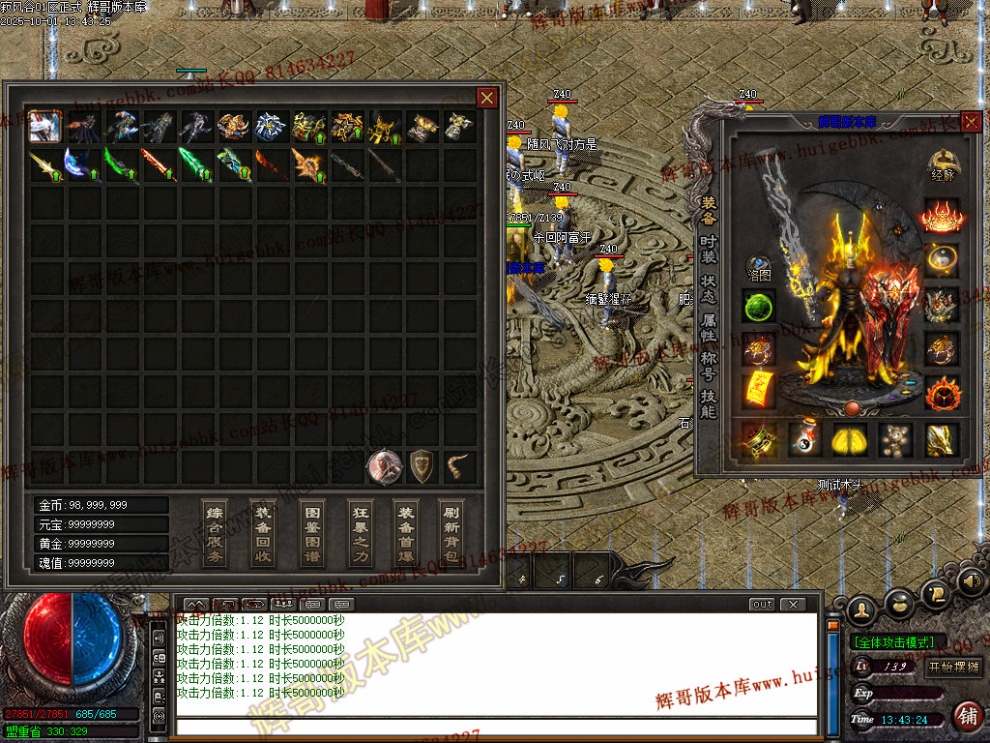Click the 刷新背包 refresh bag button
The width and height of the screenshot is (990, 743).
(x=453, y=534)
